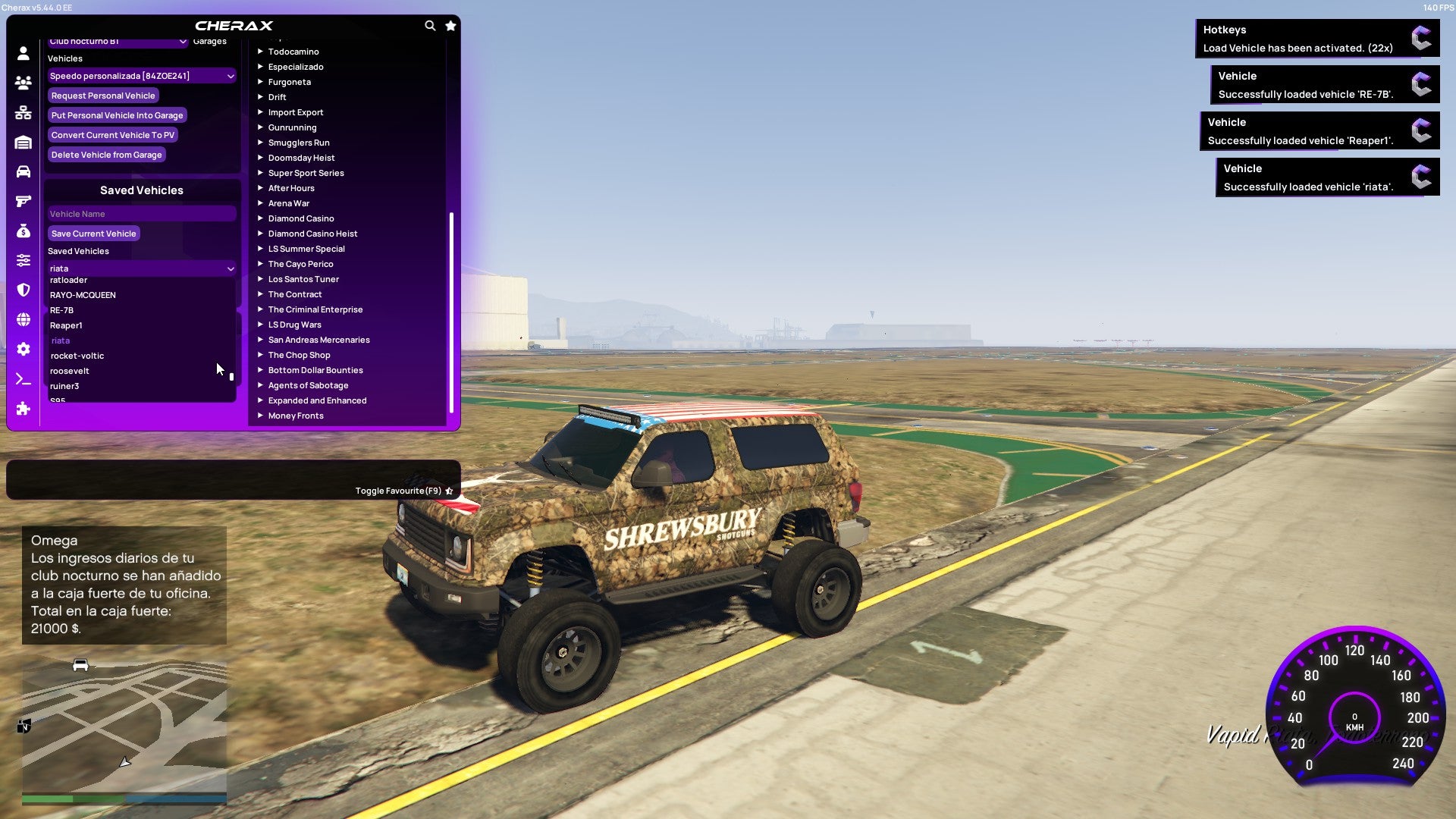This screenshot has height=819, width=1456.
Task: Open the search magnifier in the header
Action: [x=430, y=25]
